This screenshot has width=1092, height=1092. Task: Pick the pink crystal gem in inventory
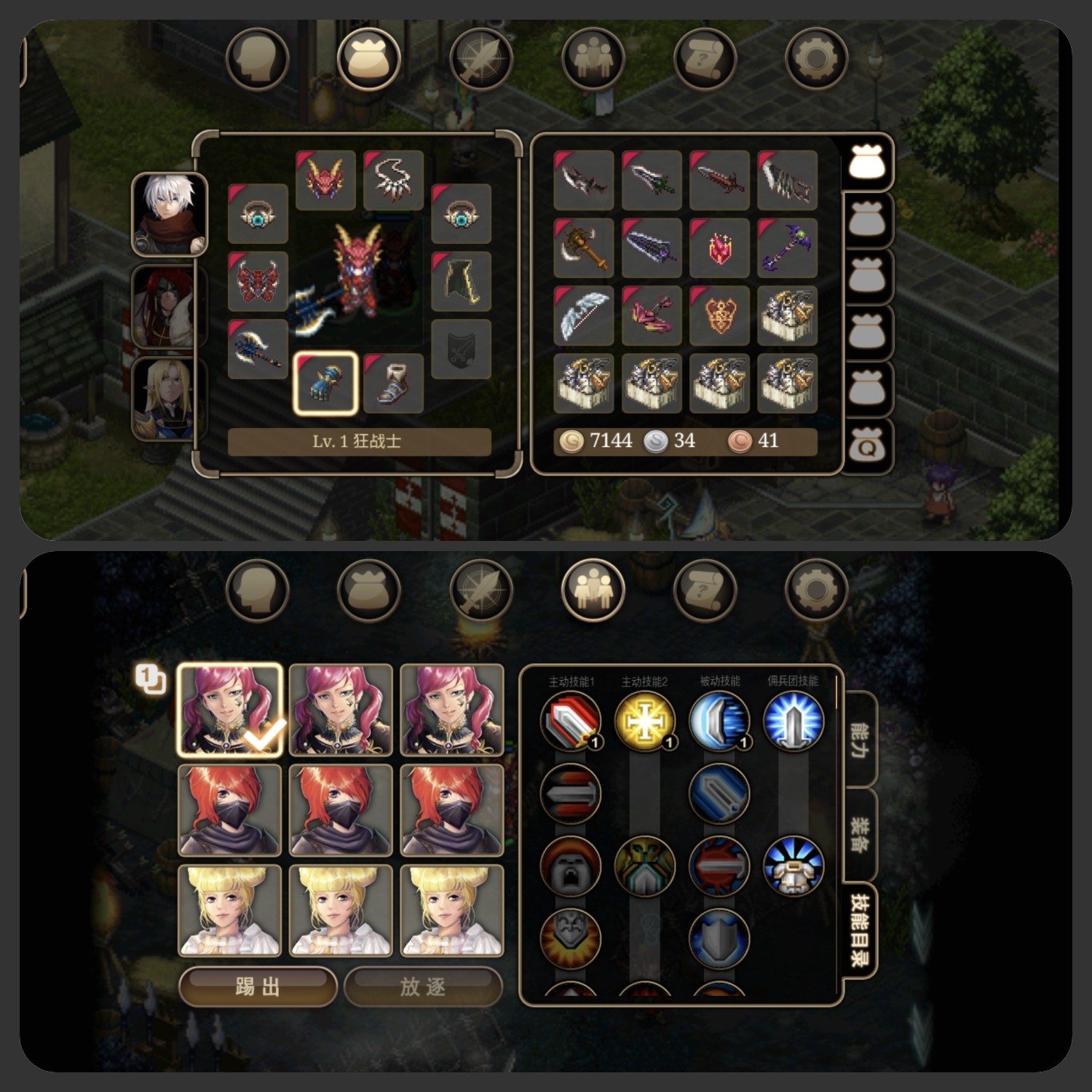[x=719, y=248]
